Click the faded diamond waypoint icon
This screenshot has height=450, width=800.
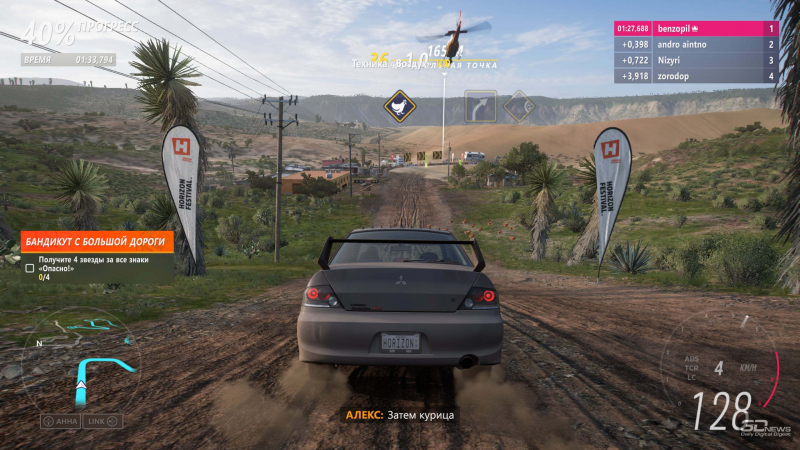click(519, 105)
